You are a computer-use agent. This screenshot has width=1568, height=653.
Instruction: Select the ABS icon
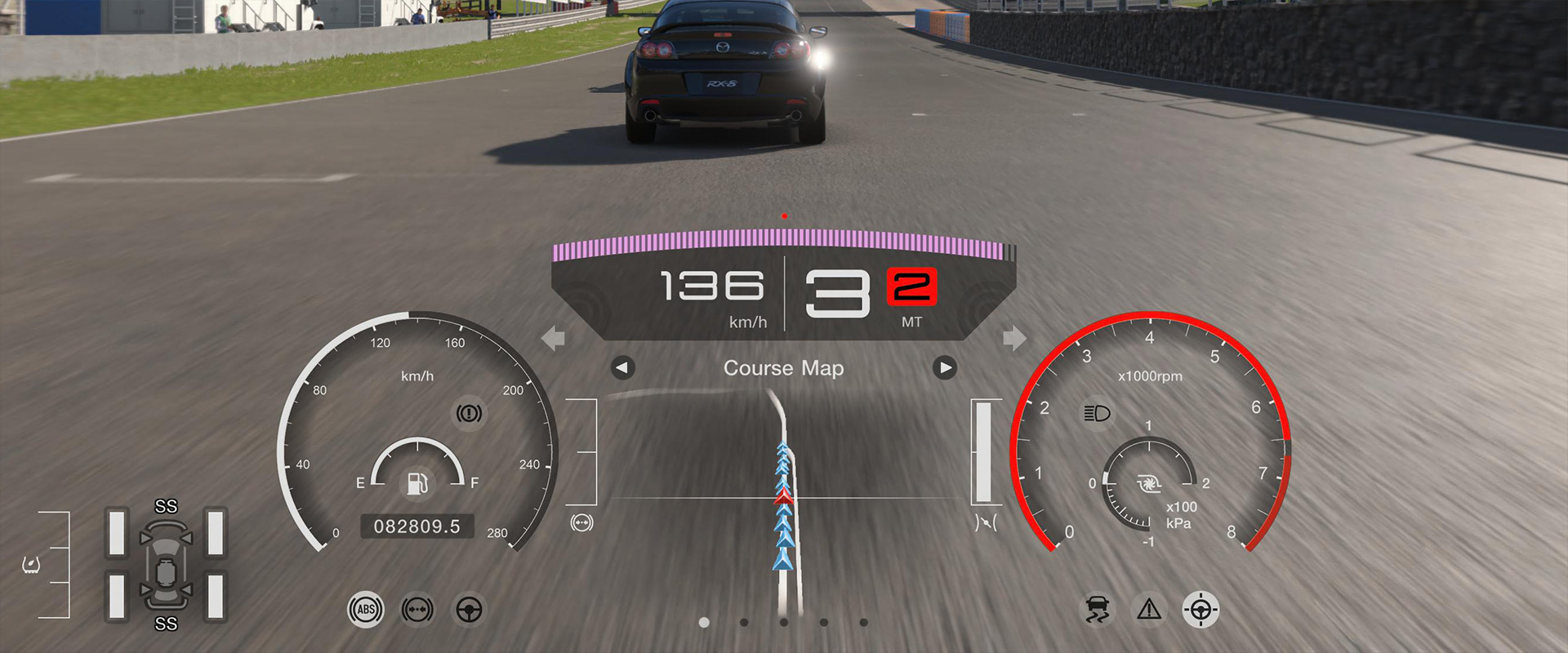(x=365, y=610)
